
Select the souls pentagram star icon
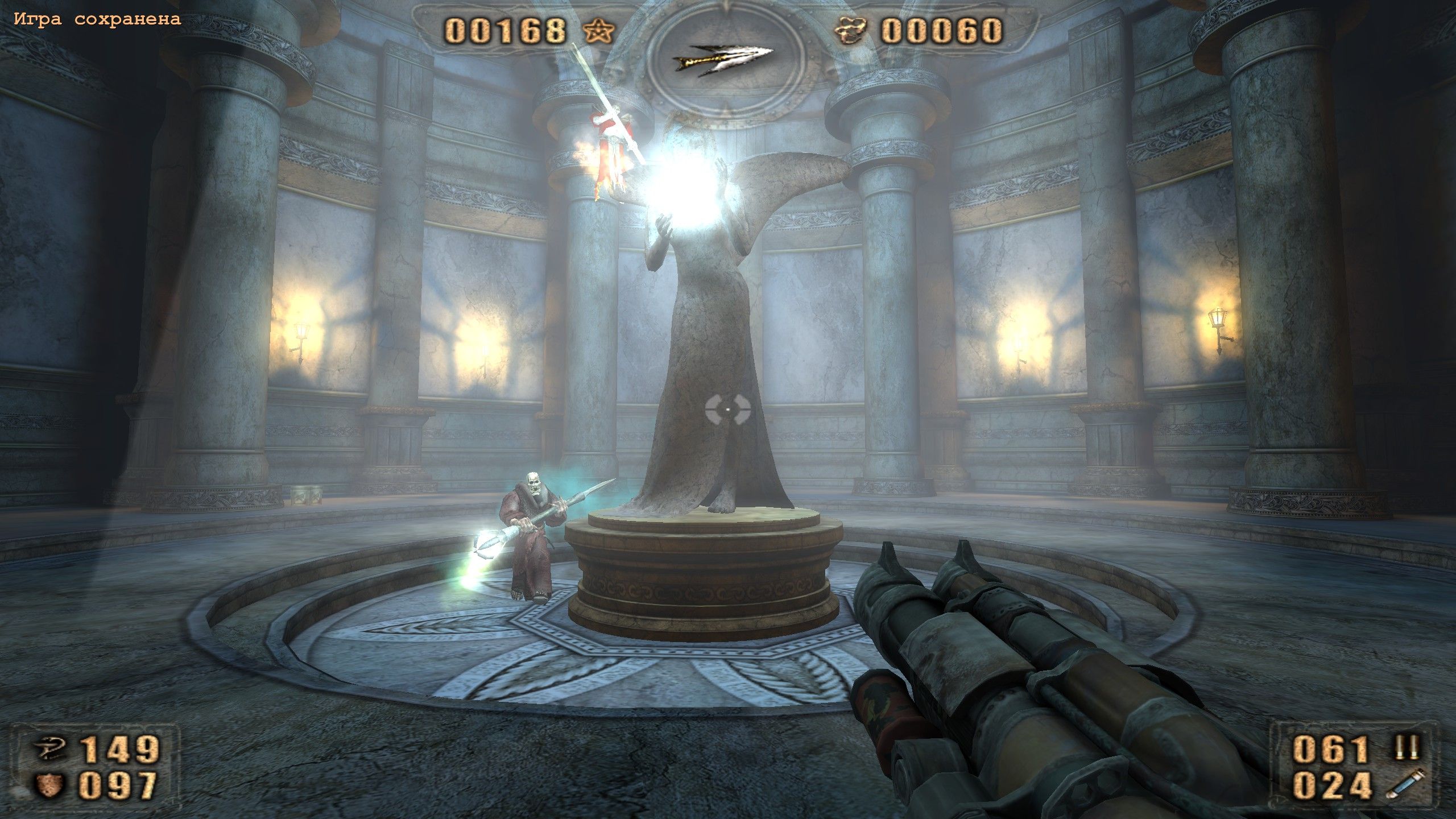point(599,30)
